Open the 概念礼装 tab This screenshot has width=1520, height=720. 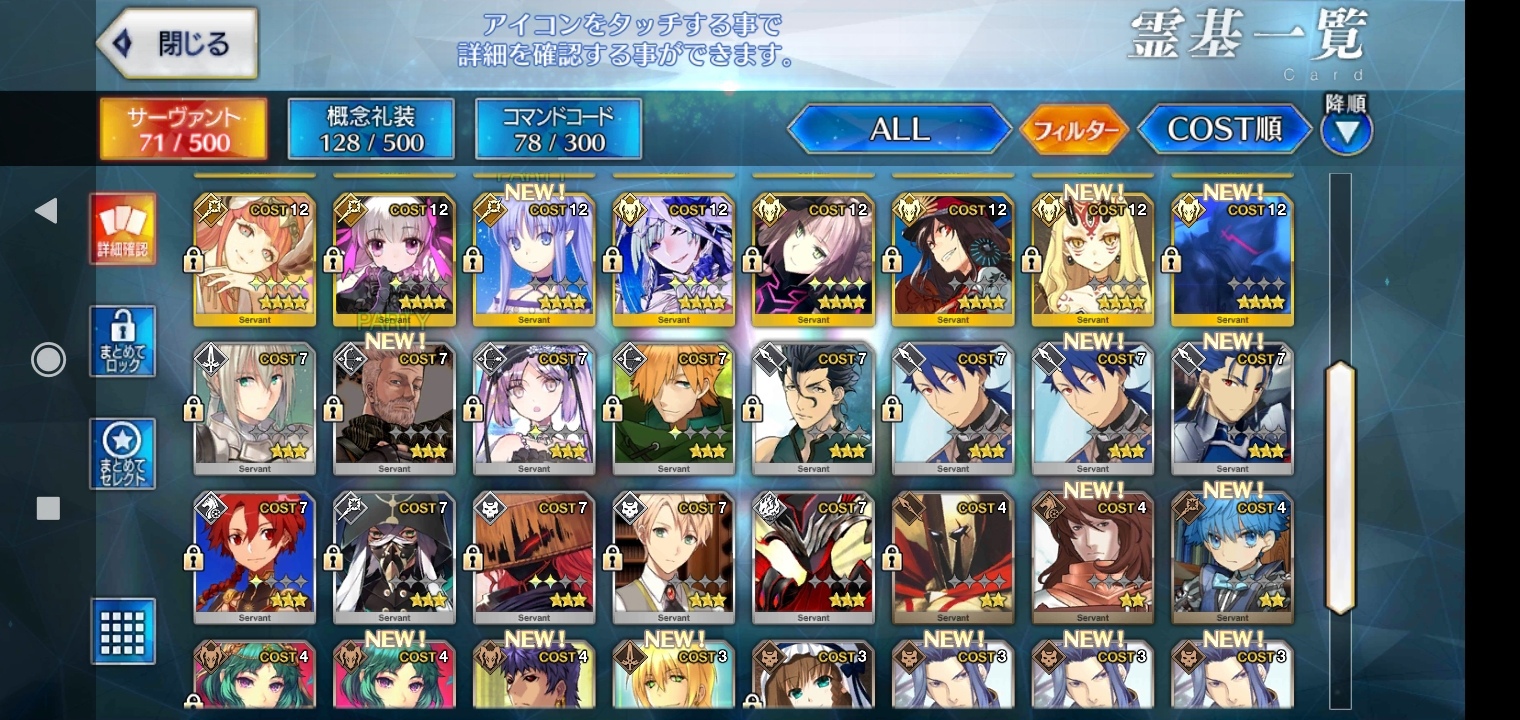[x=371, y=129]
